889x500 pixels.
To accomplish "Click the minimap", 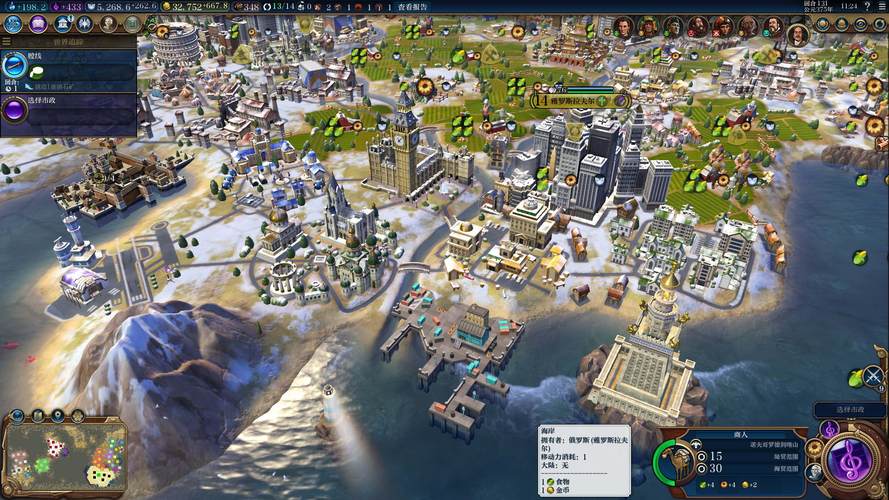I will click(65, 457).
